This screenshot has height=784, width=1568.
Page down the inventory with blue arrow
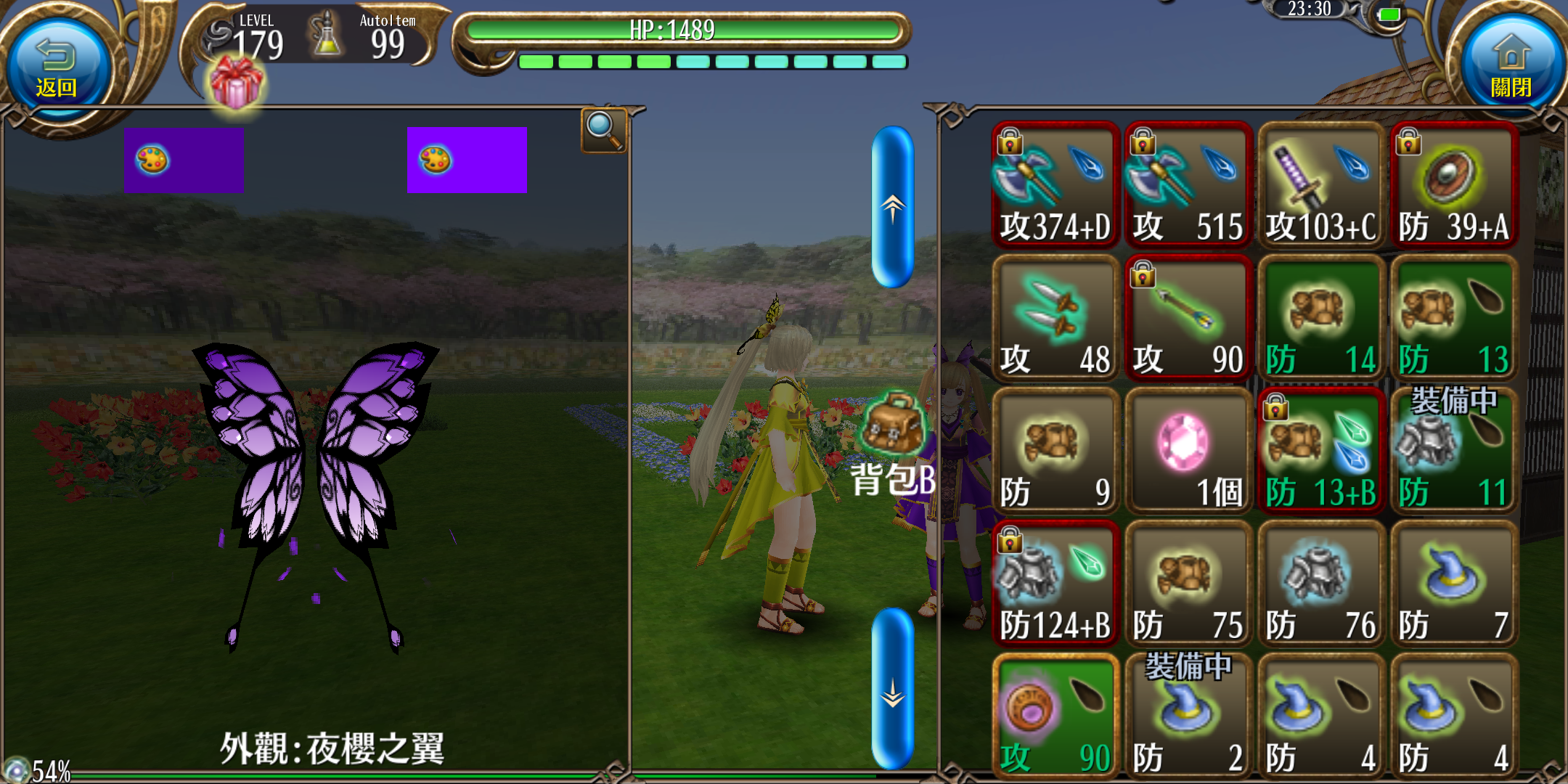click(x=892, y=688)
